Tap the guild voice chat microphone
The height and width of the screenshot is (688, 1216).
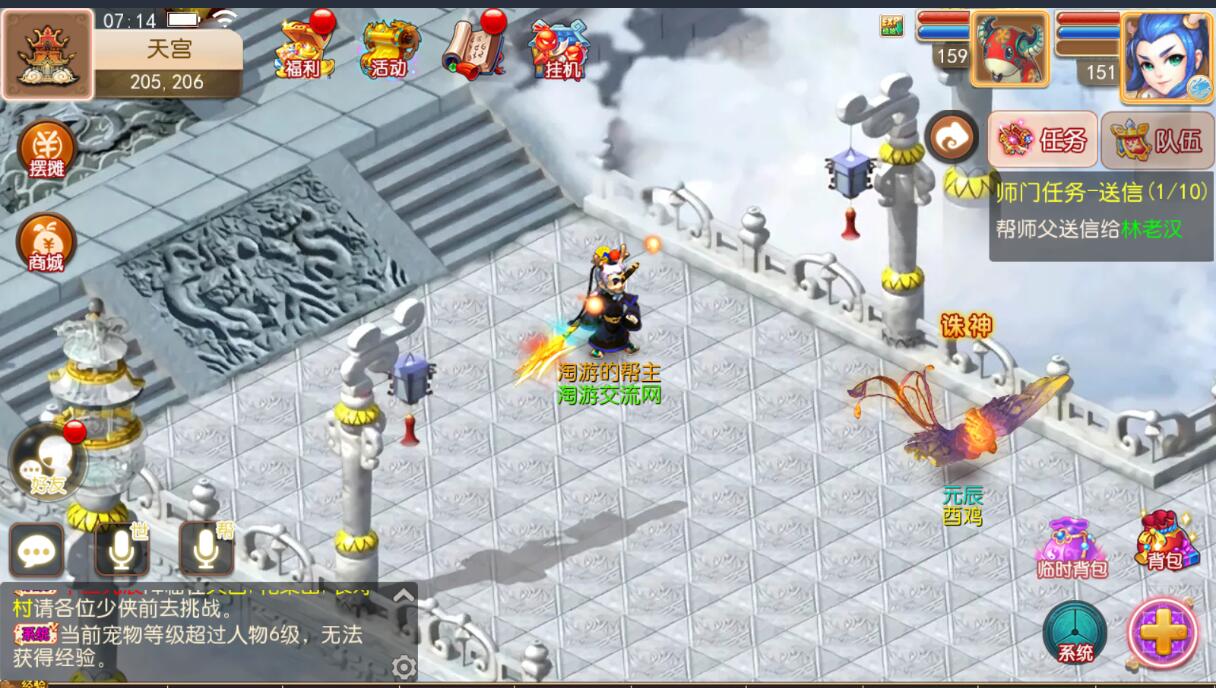point(206,549)
